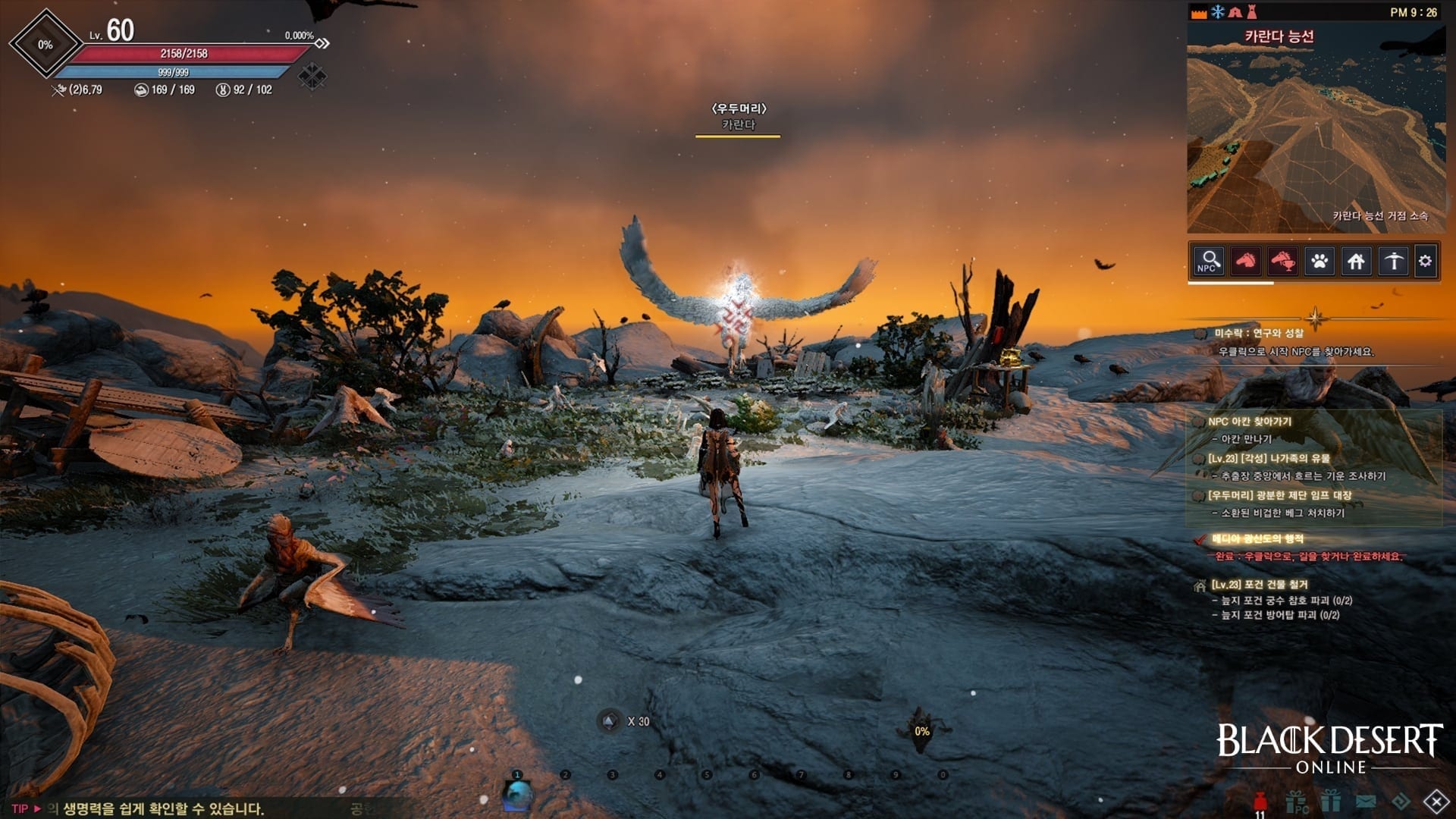Use the item in quickslot 1
The image size is (1456, 819).
point(518,794)
